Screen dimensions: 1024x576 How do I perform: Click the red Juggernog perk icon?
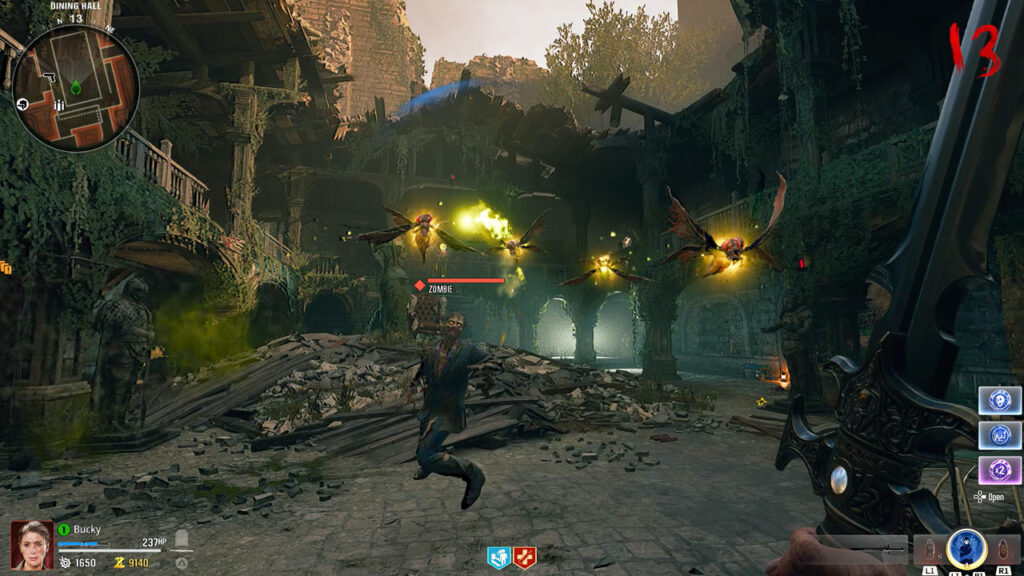coord(525,558)
